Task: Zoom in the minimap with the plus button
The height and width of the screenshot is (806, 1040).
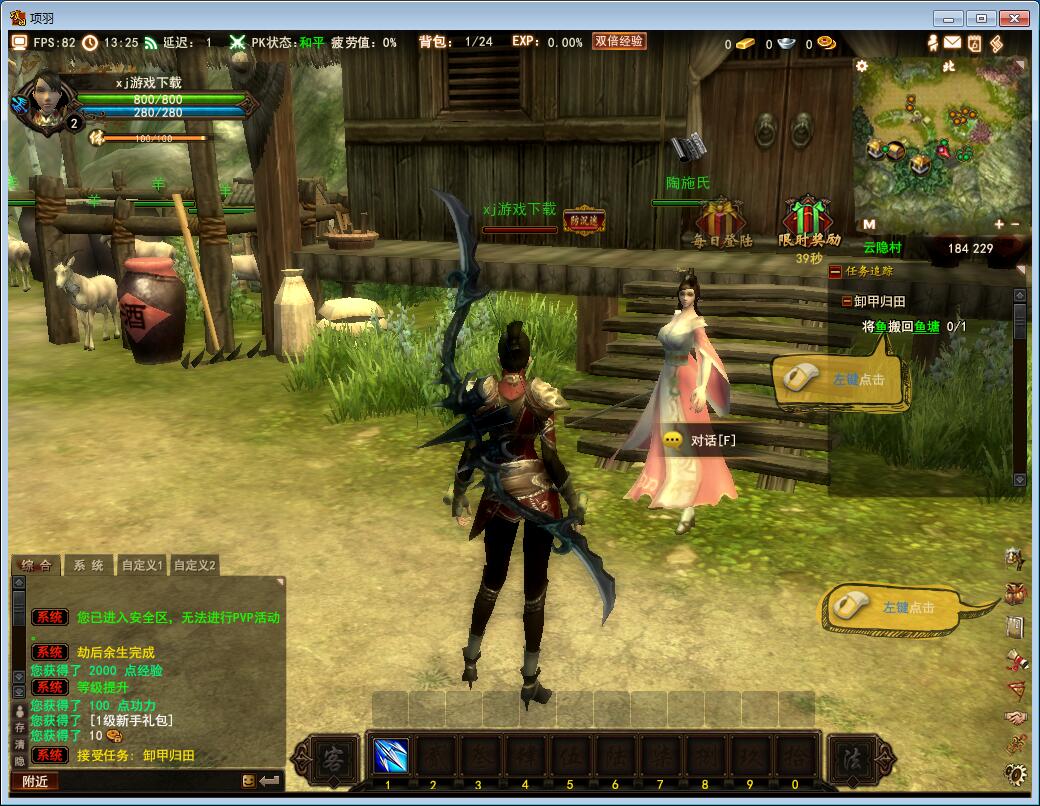Action: pos(999,225)
